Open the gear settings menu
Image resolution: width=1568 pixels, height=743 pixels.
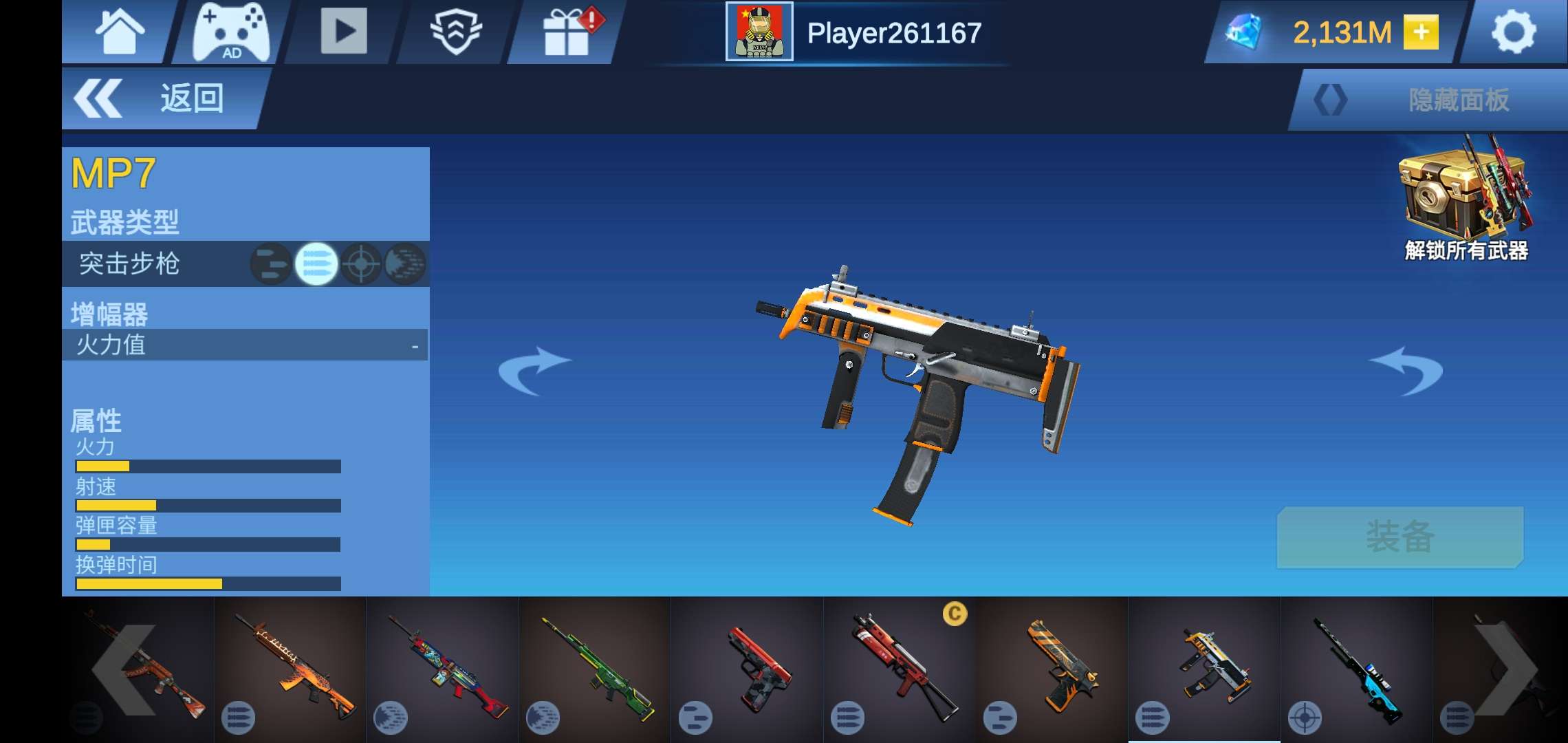(1514, 32)
